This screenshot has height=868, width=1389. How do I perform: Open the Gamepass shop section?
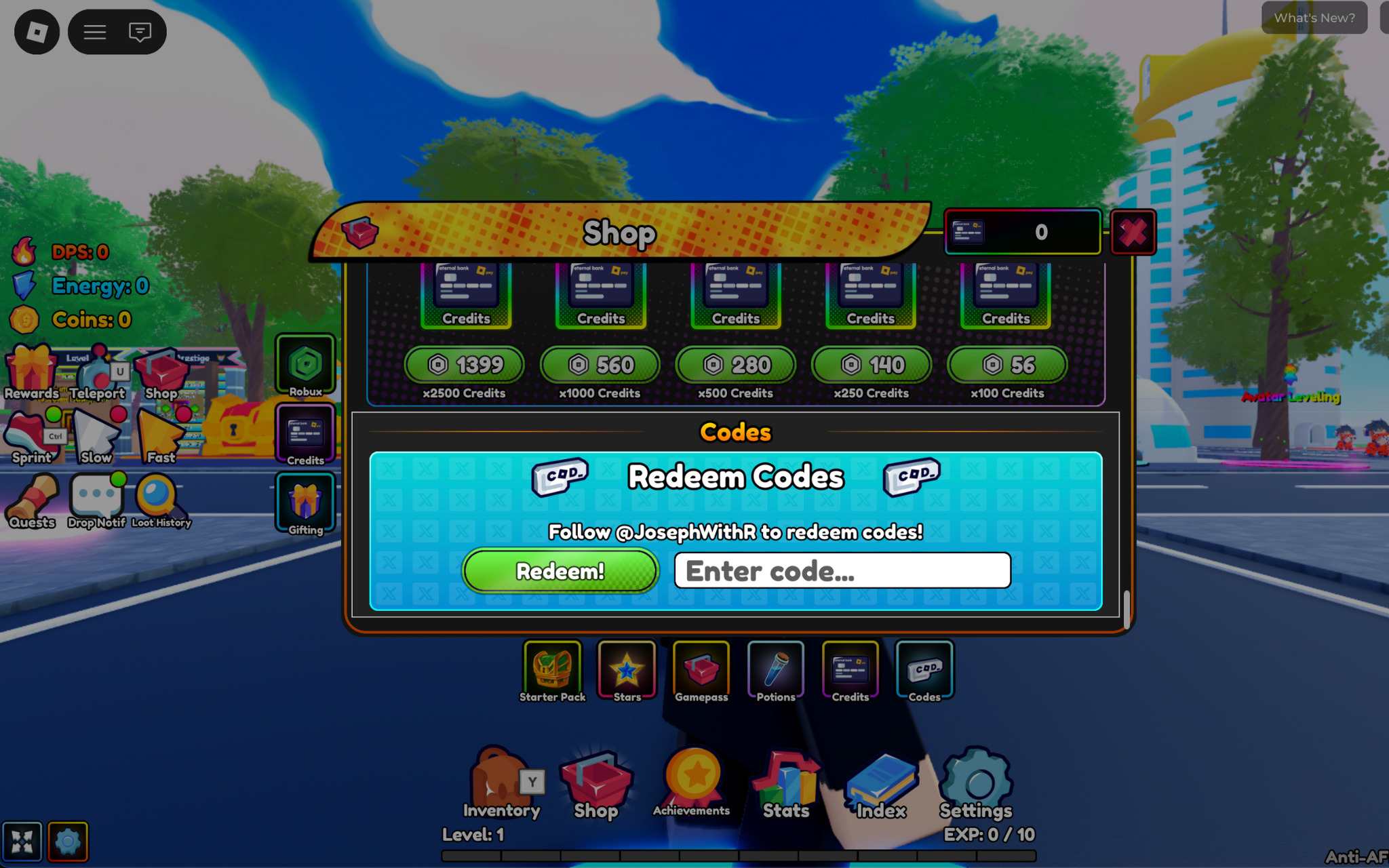701,669
